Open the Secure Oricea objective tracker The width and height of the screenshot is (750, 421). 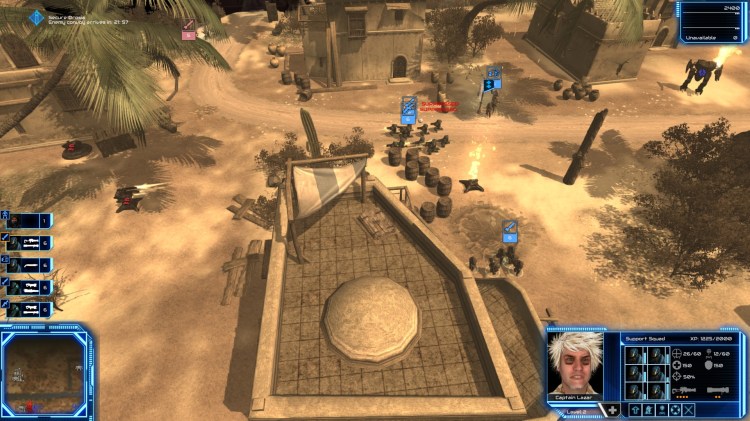(x=38, y=18)
